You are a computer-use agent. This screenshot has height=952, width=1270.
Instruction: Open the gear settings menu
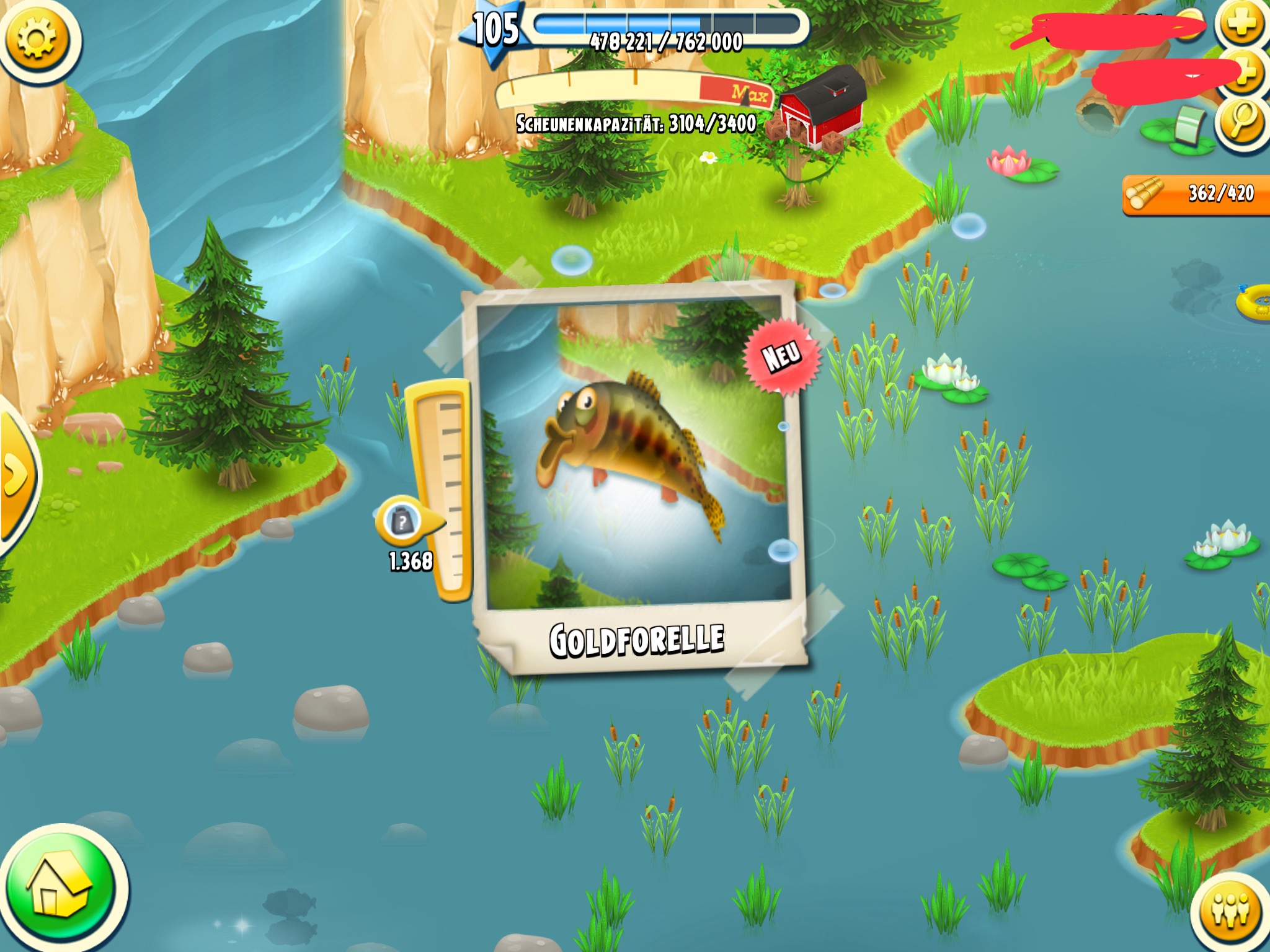[x=37, y=38]
